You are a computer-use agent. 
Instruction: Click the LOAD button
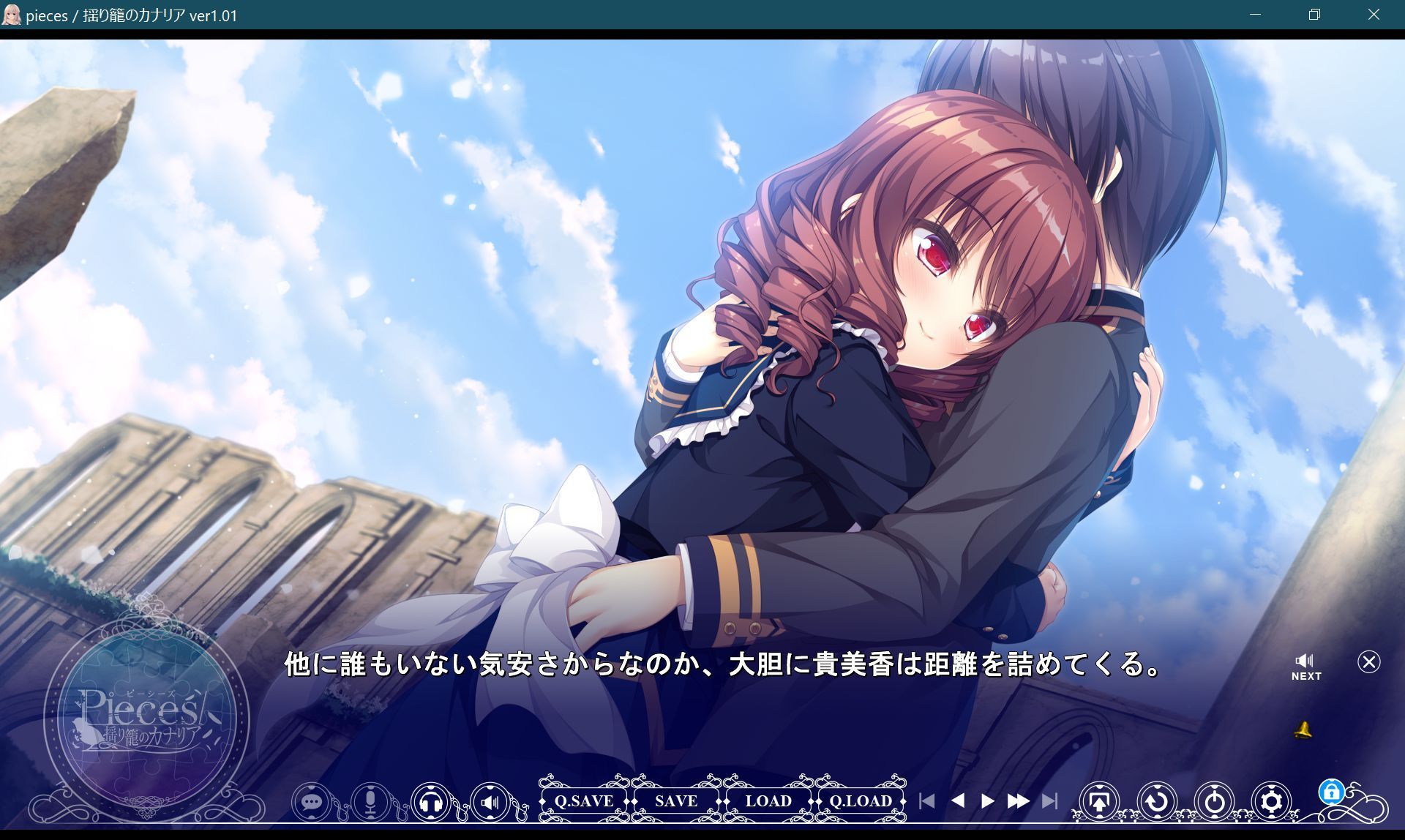pos(768,801)
